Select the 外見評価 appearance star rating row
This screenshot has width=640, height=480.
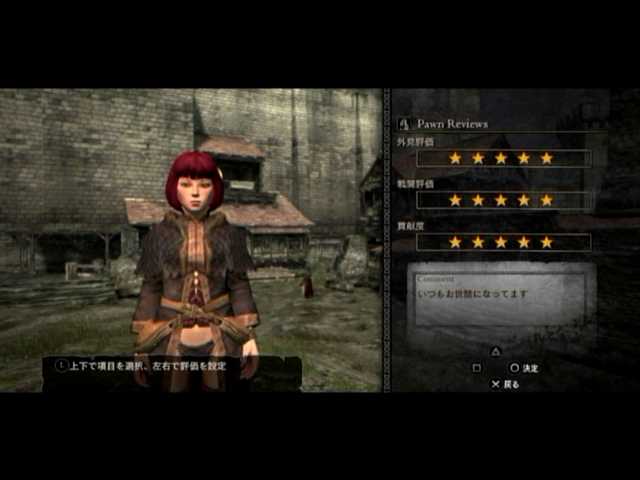503,158
